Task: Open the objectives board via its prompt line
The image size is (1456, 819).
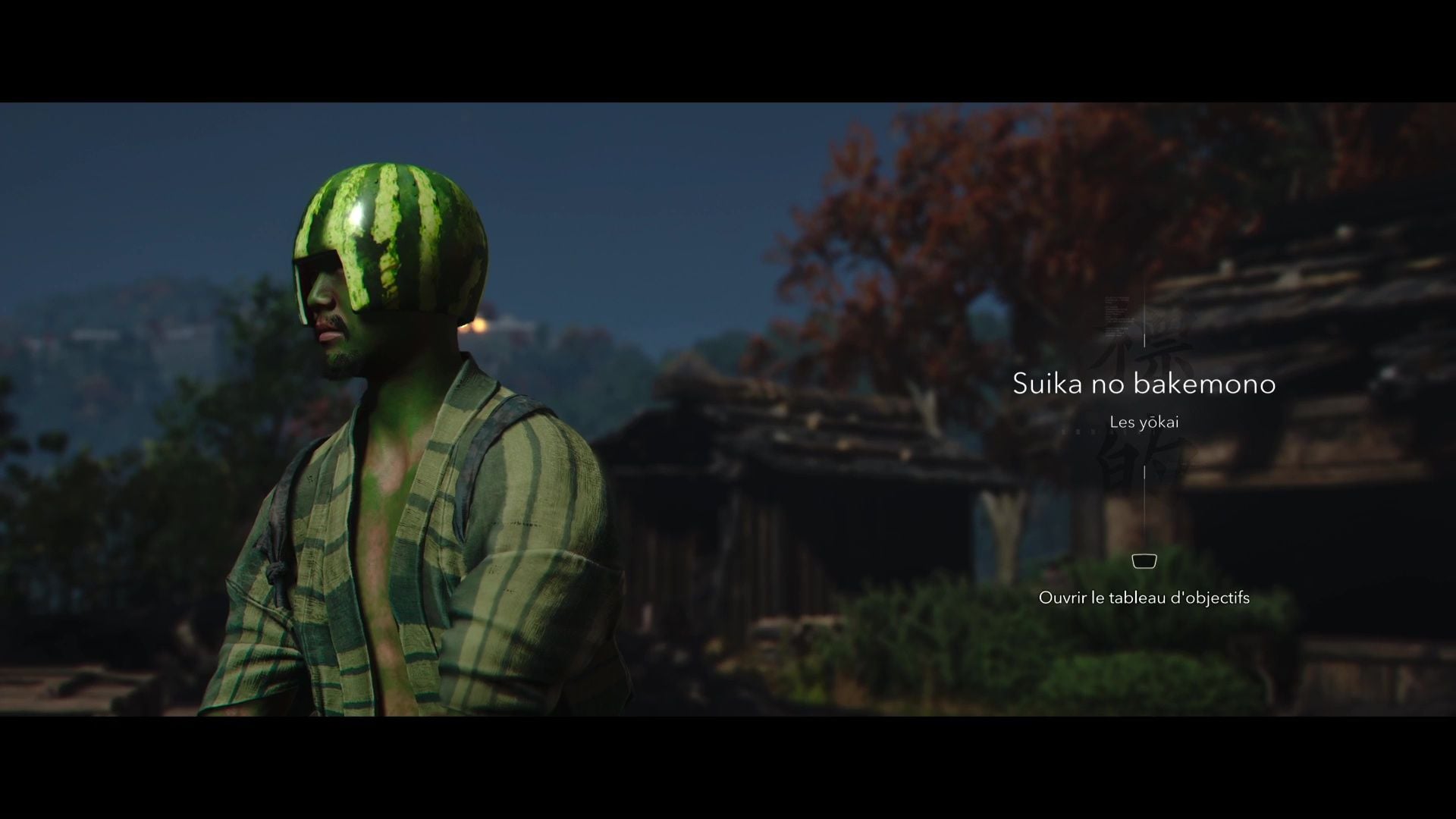Action: (1144, 598)
